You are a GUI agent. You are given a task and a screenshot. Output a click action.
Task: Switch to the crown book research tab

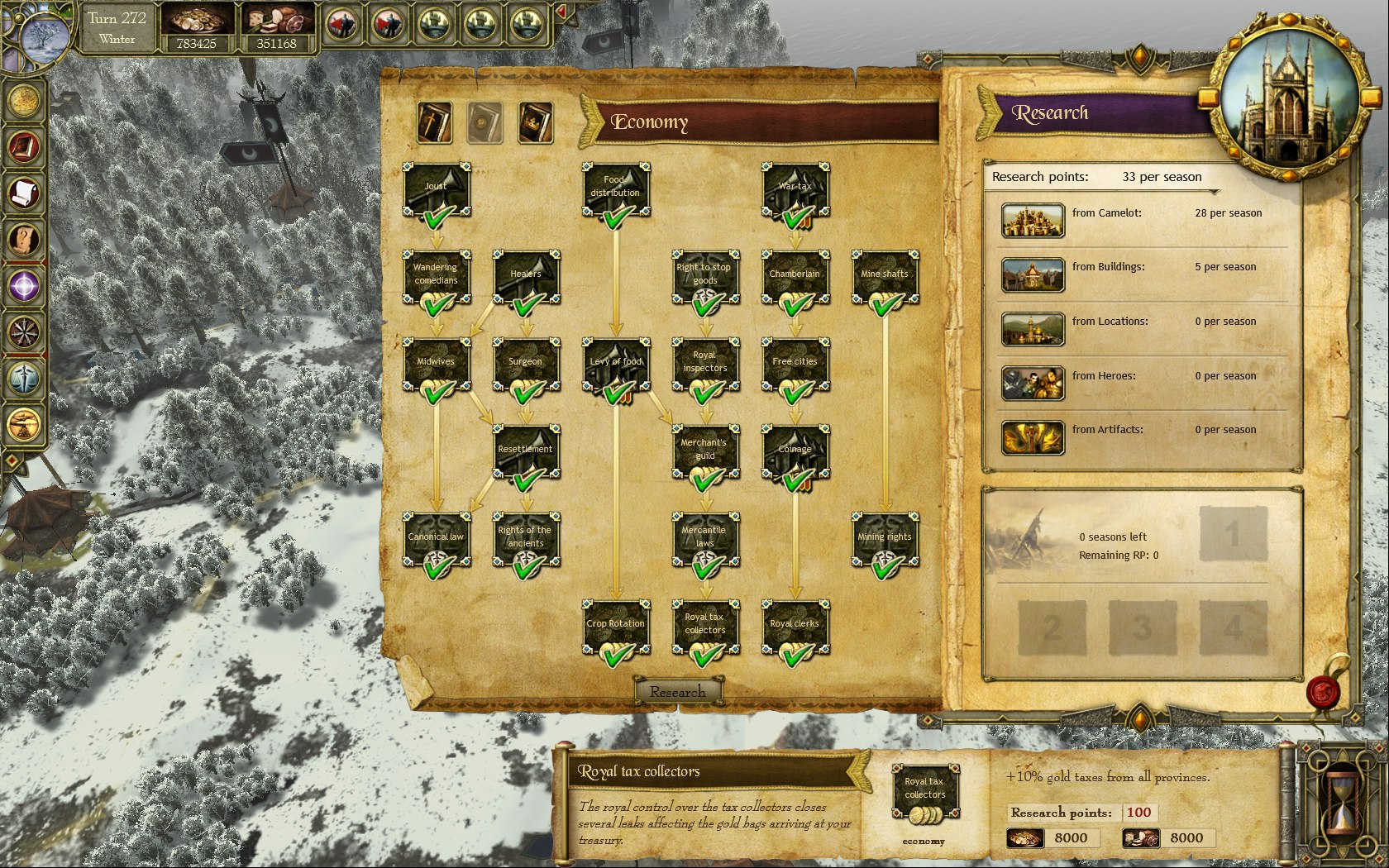535,123
